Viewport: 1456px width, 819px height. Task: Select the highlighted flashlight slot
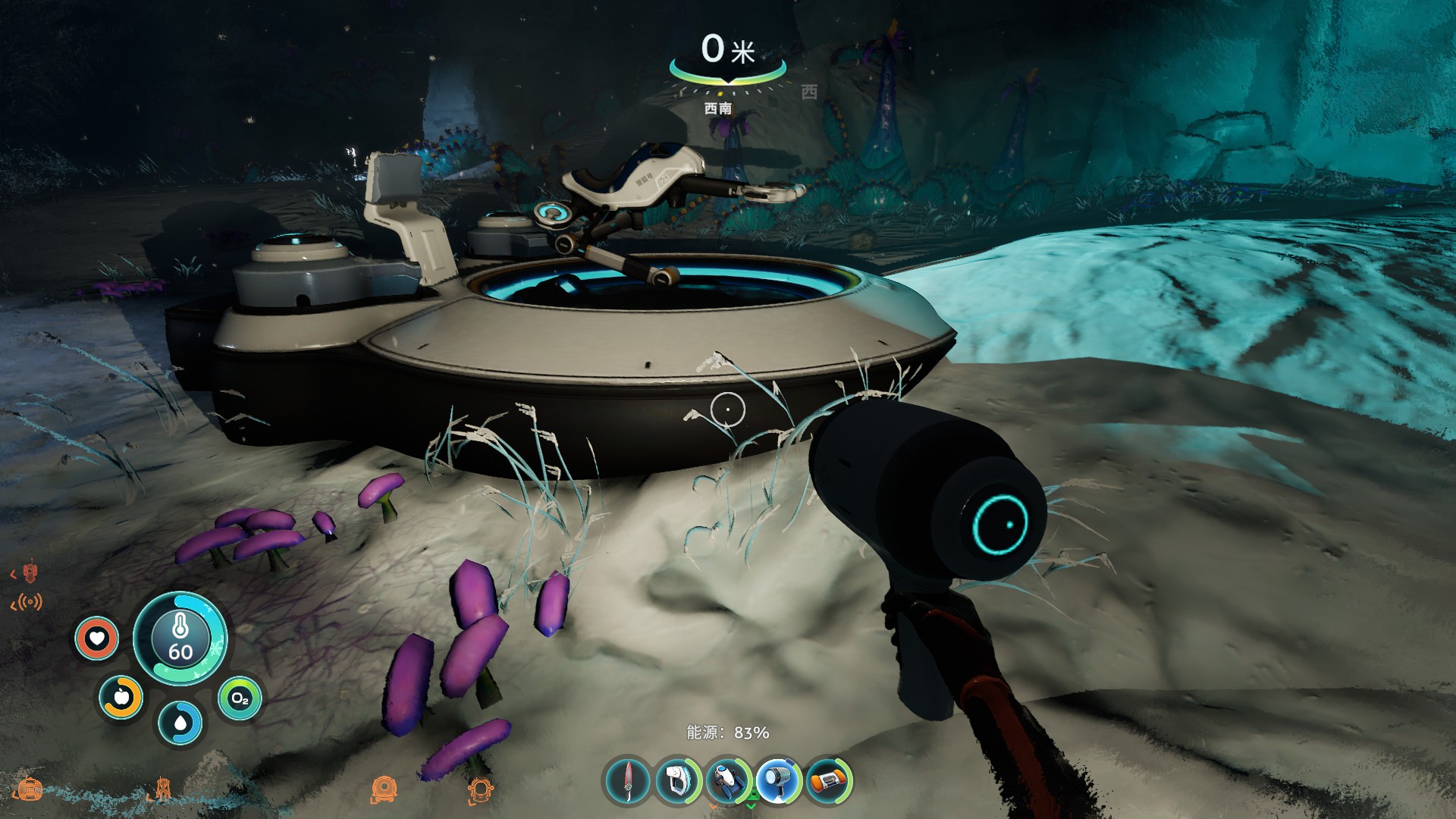(777, 780)
